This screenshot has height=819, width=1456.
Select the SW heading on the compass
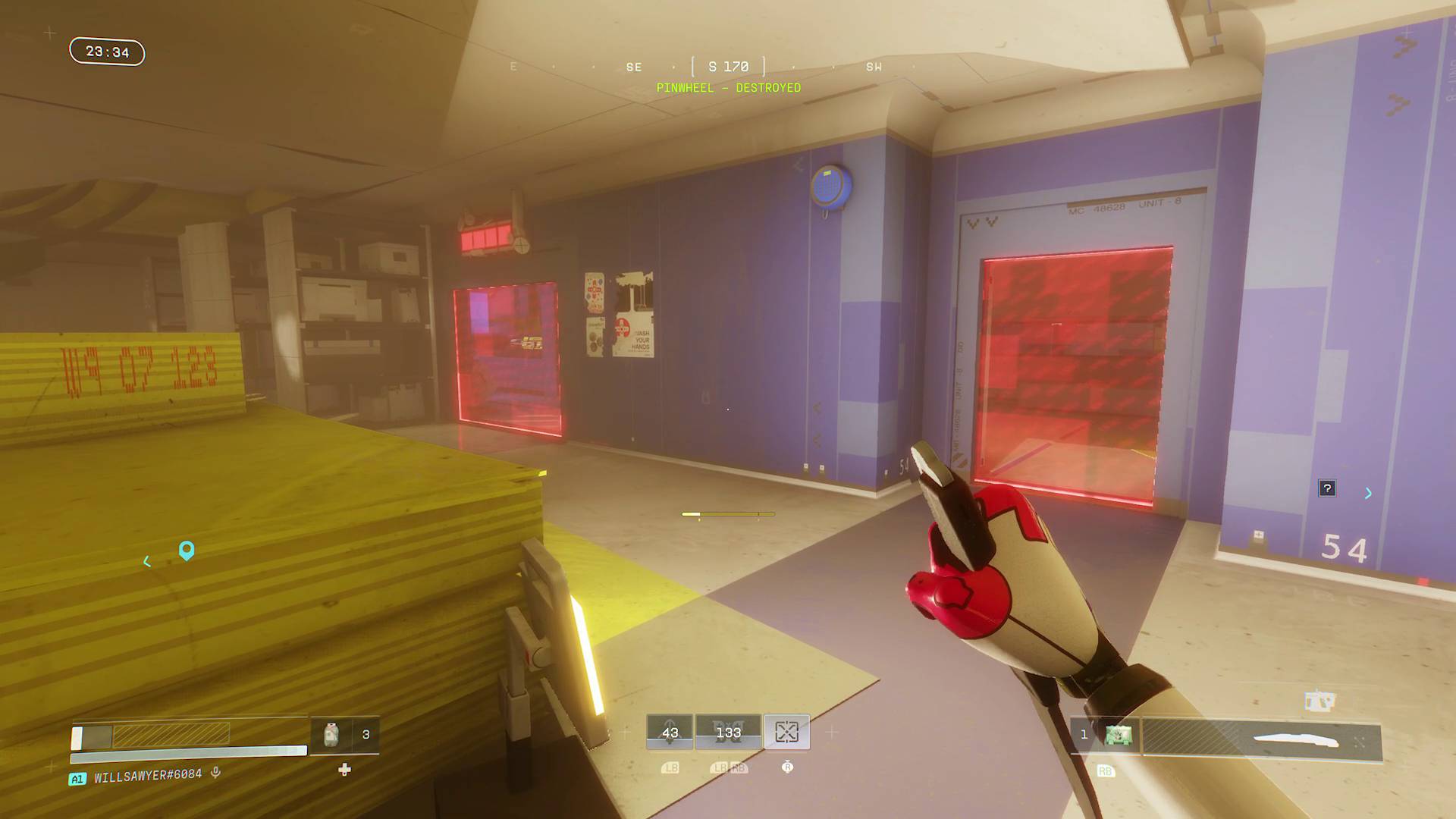coord(874,67)
